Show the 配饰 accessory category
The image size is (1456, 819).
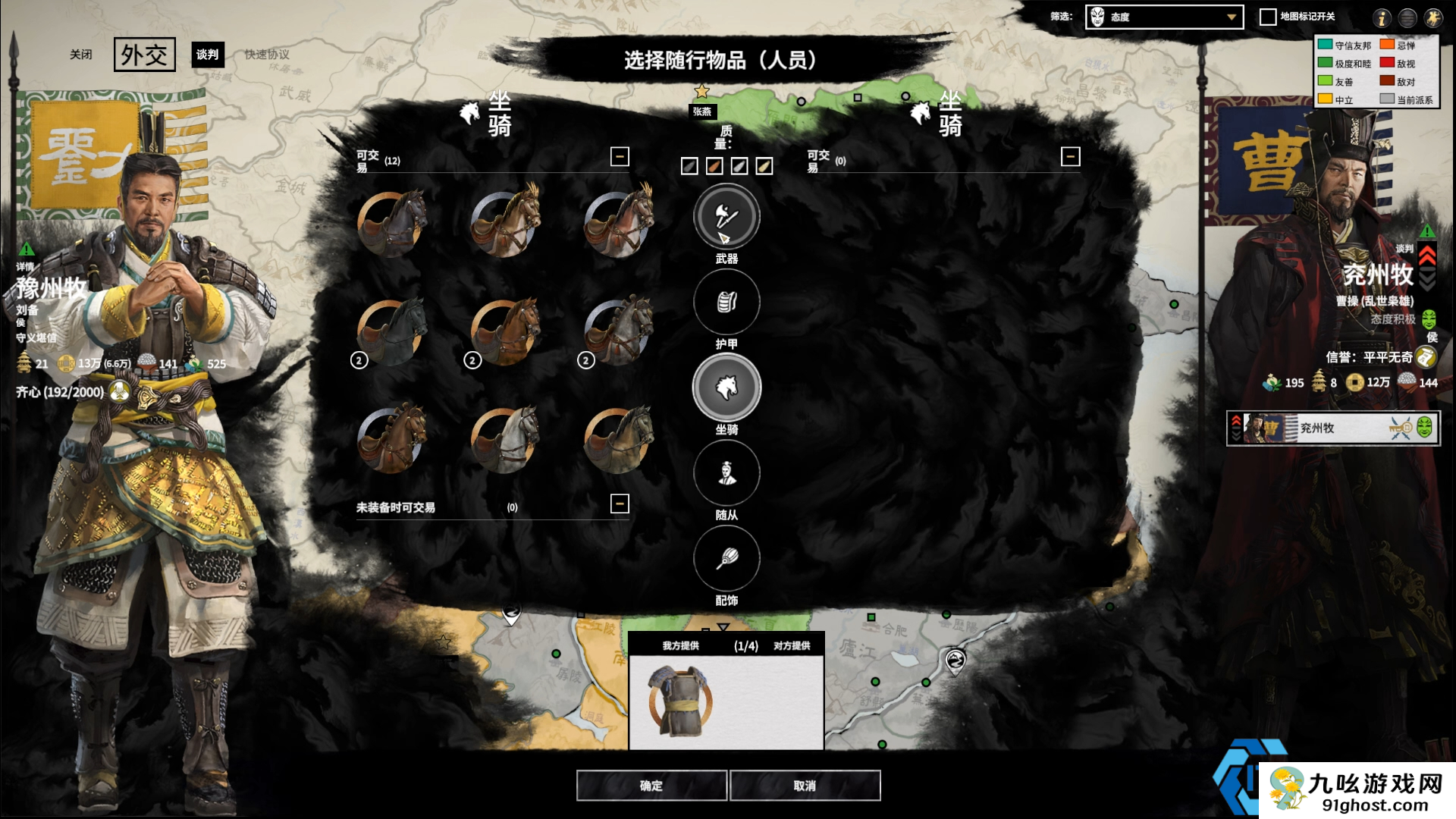(726, 559)
